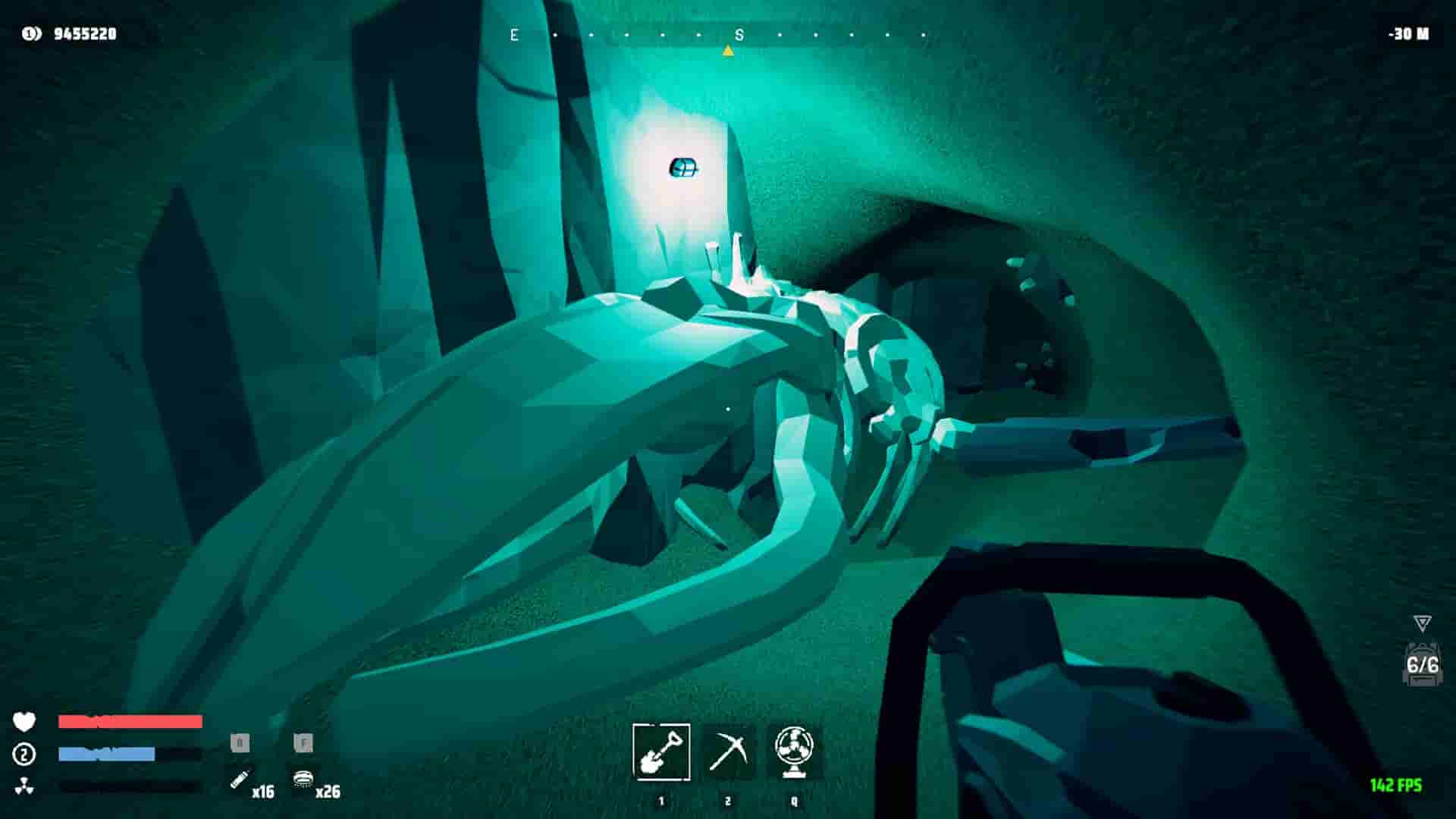Click the coin icon next to 9455220
1456x819 pixels.
[x=28, y=33]
